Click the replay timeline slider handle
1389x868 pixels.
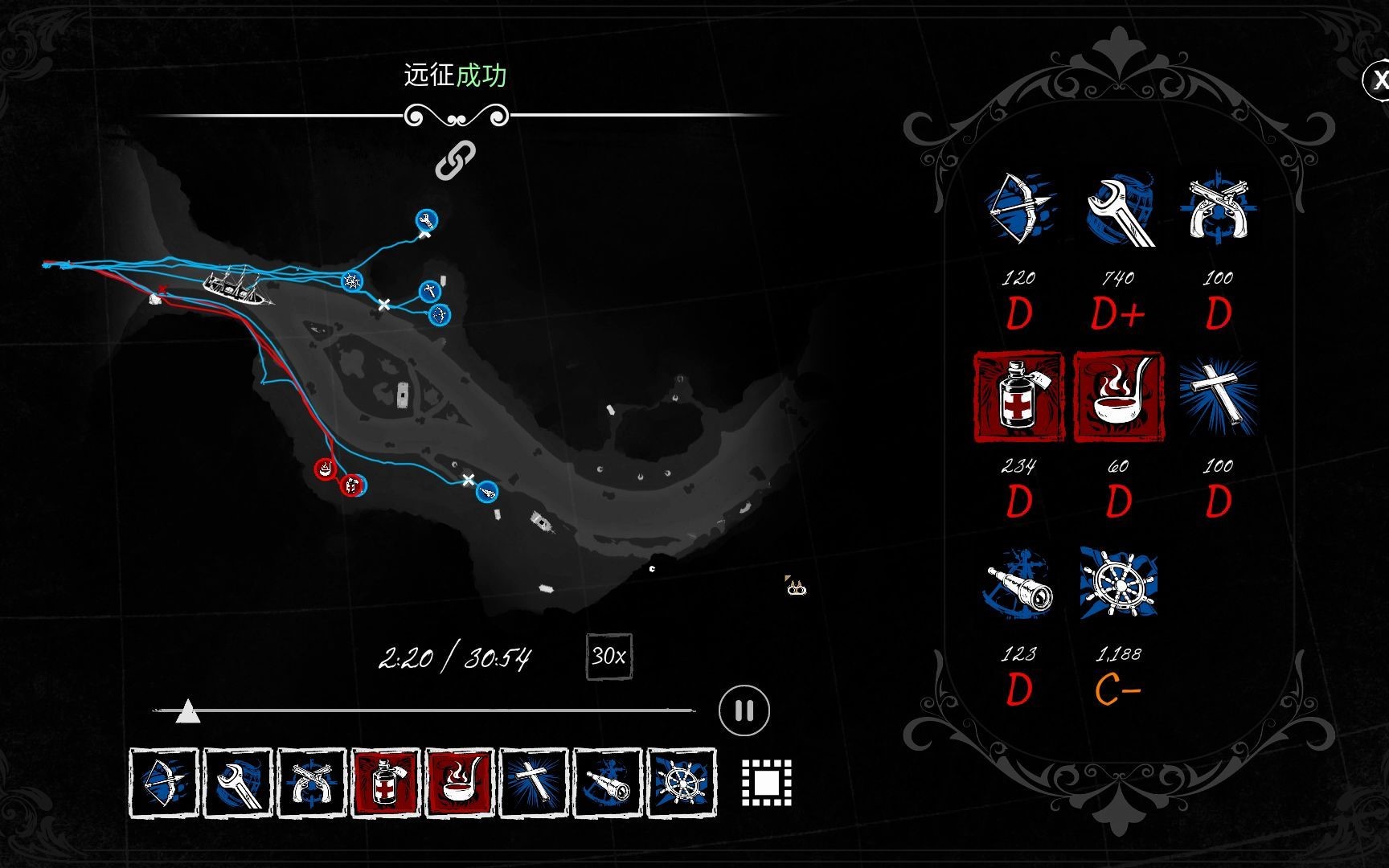[187, 710]
